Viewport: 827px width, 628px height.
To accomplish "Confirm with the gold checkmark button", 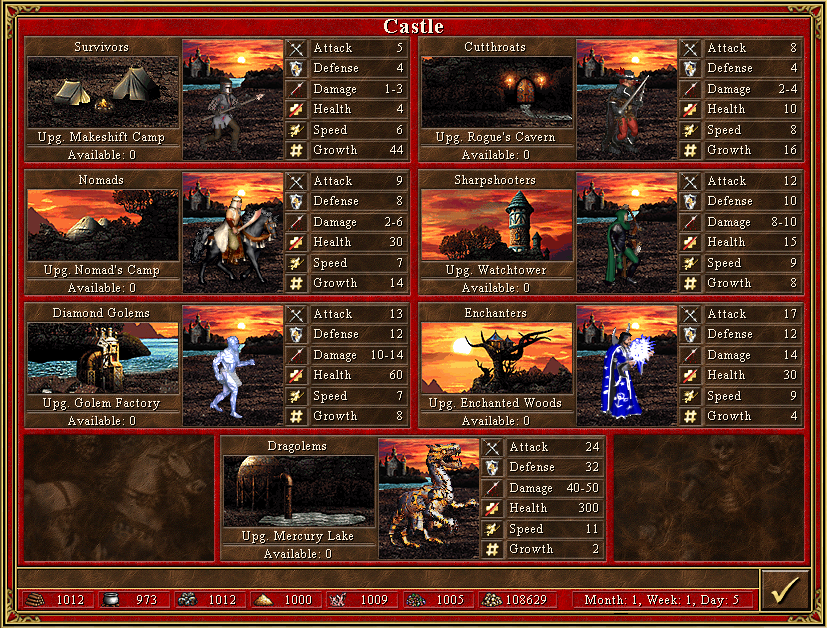I will click(x=783, y=590).
